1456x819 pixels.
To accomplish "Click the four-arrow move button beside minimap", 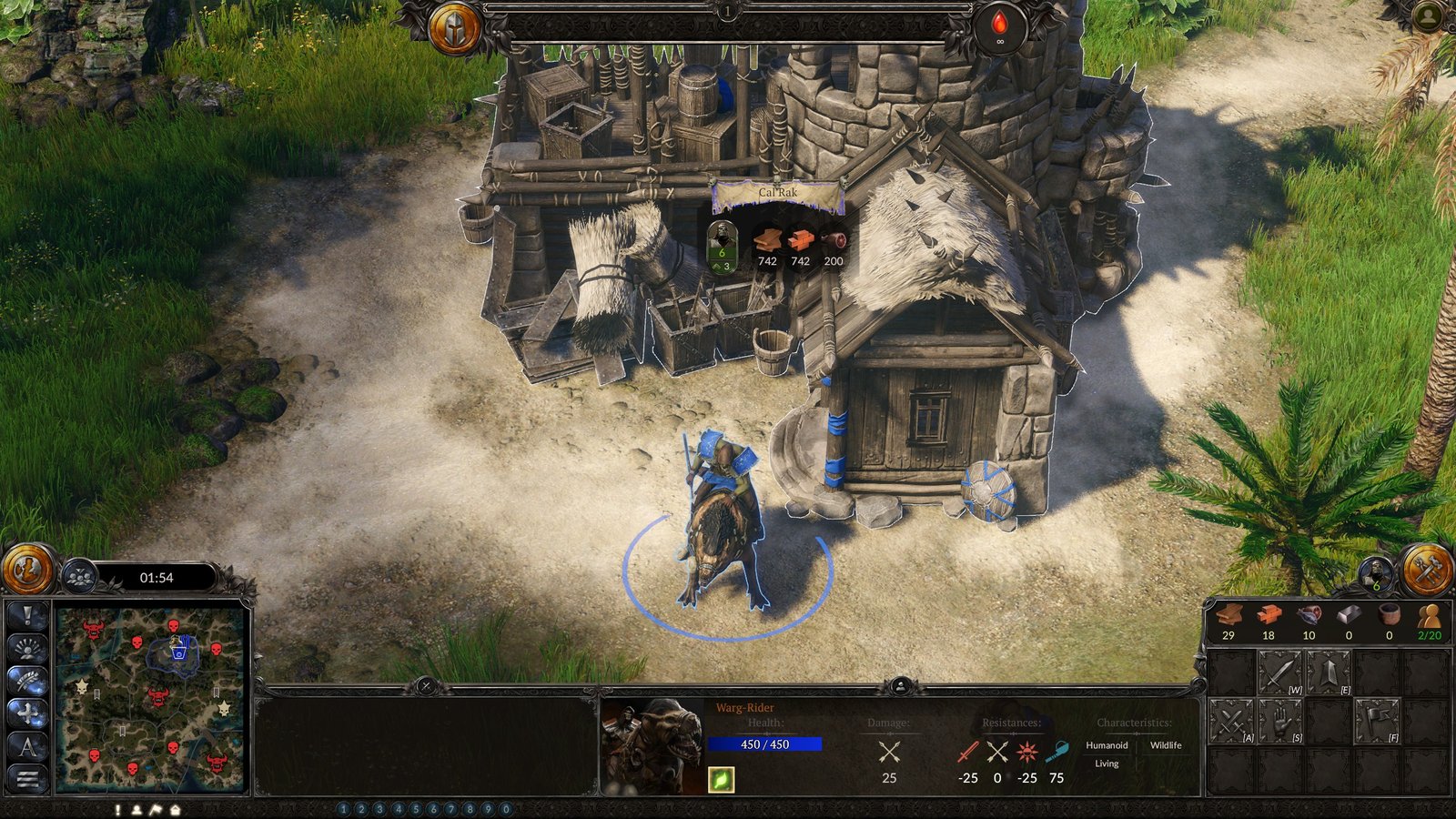I will (x=27, y=713).
